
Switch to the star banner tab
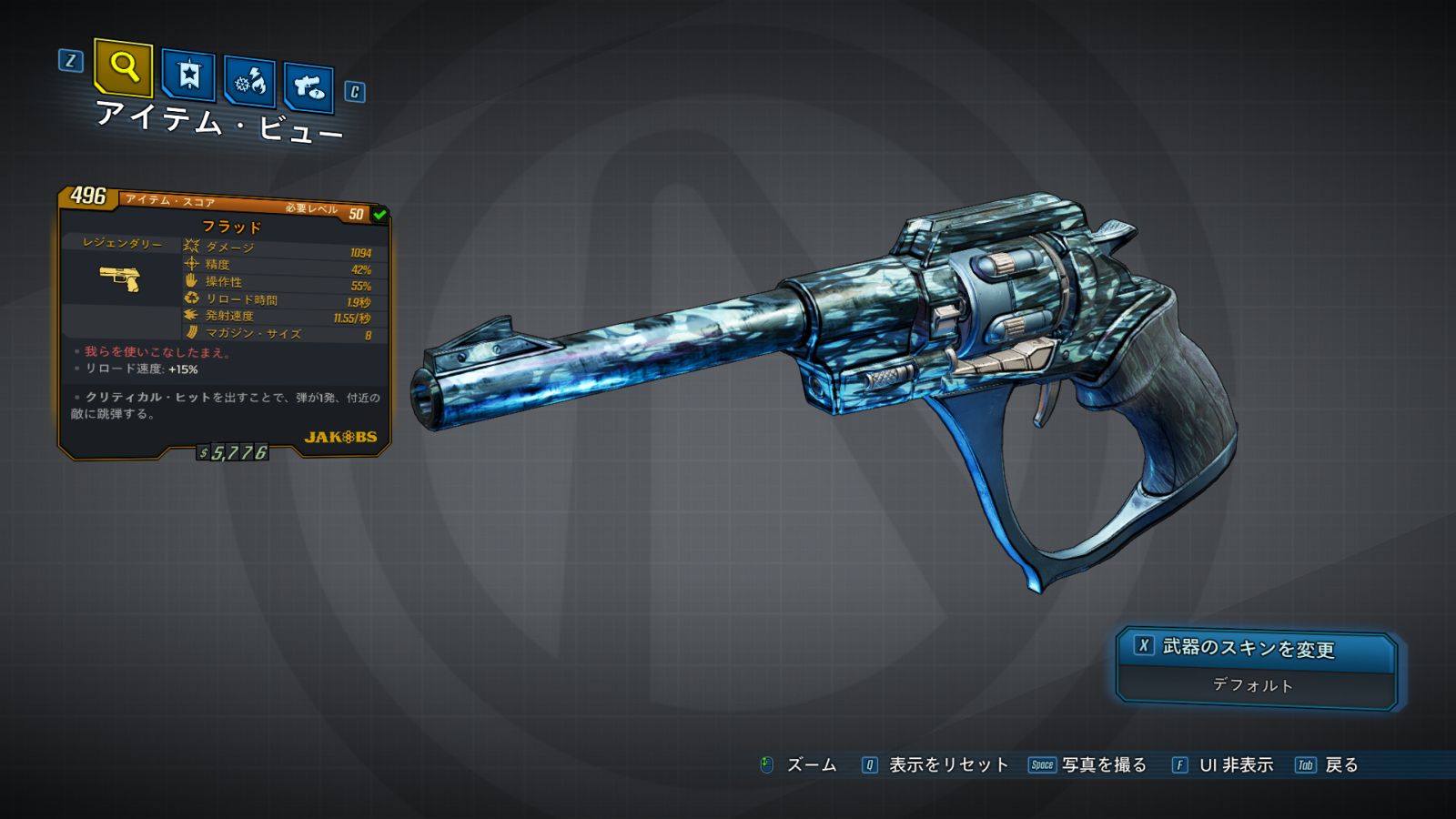click(x=188, y=75)
